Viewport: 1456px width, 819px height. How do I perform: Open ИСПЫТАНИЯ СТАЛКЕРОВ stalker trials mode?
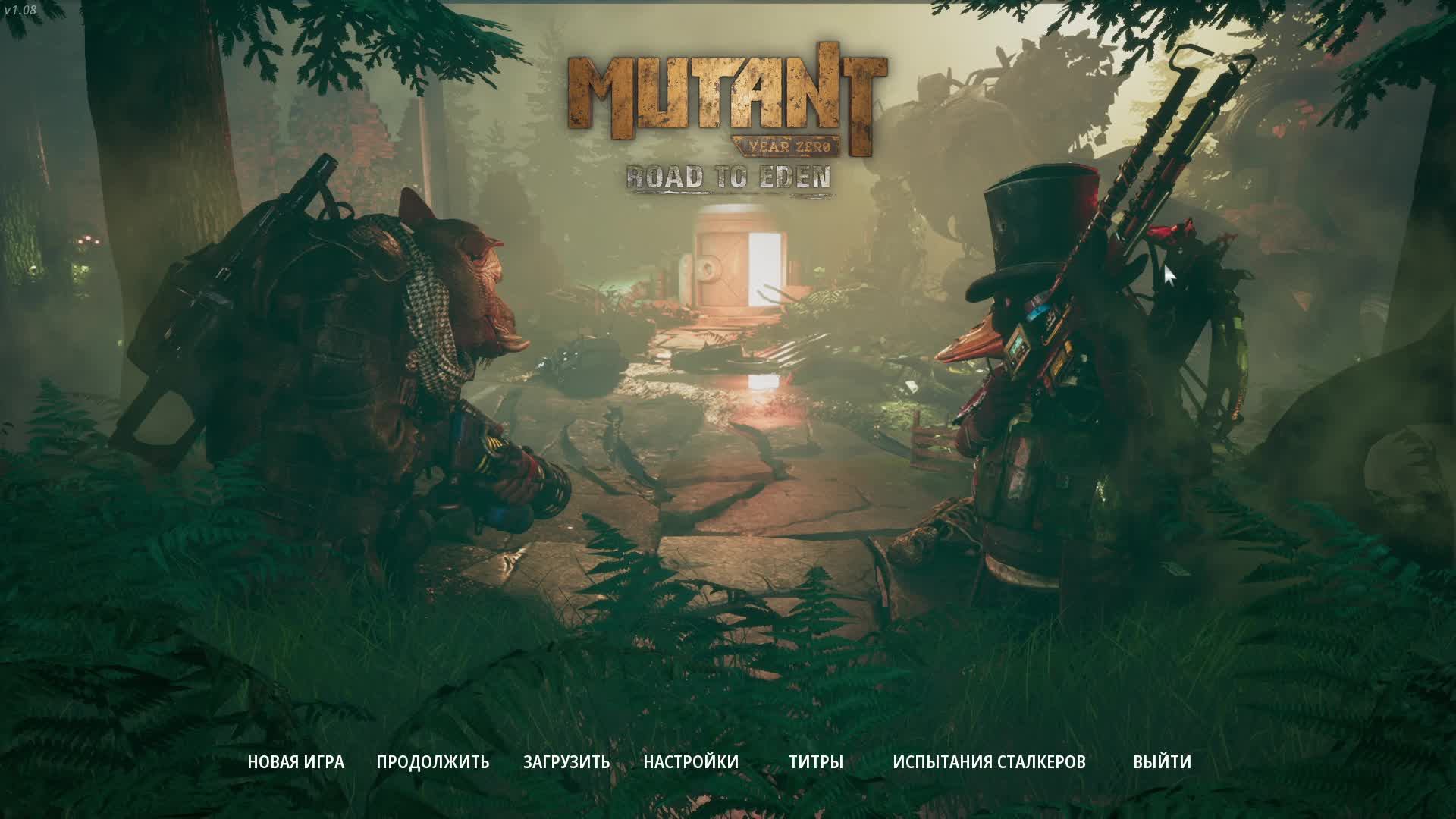[x=988, y=762]
